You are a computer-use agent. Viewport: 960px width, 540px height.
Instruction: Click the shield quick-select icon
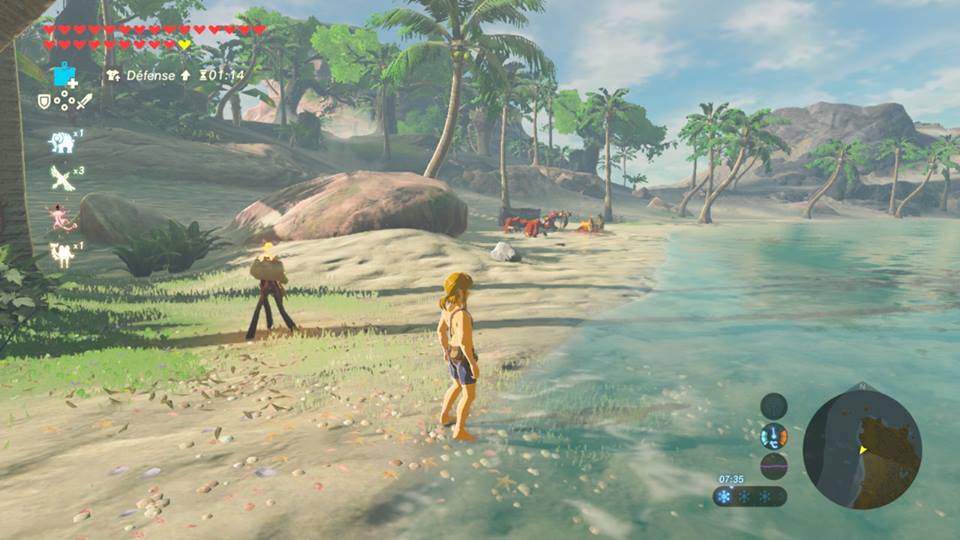click(44, 101)
